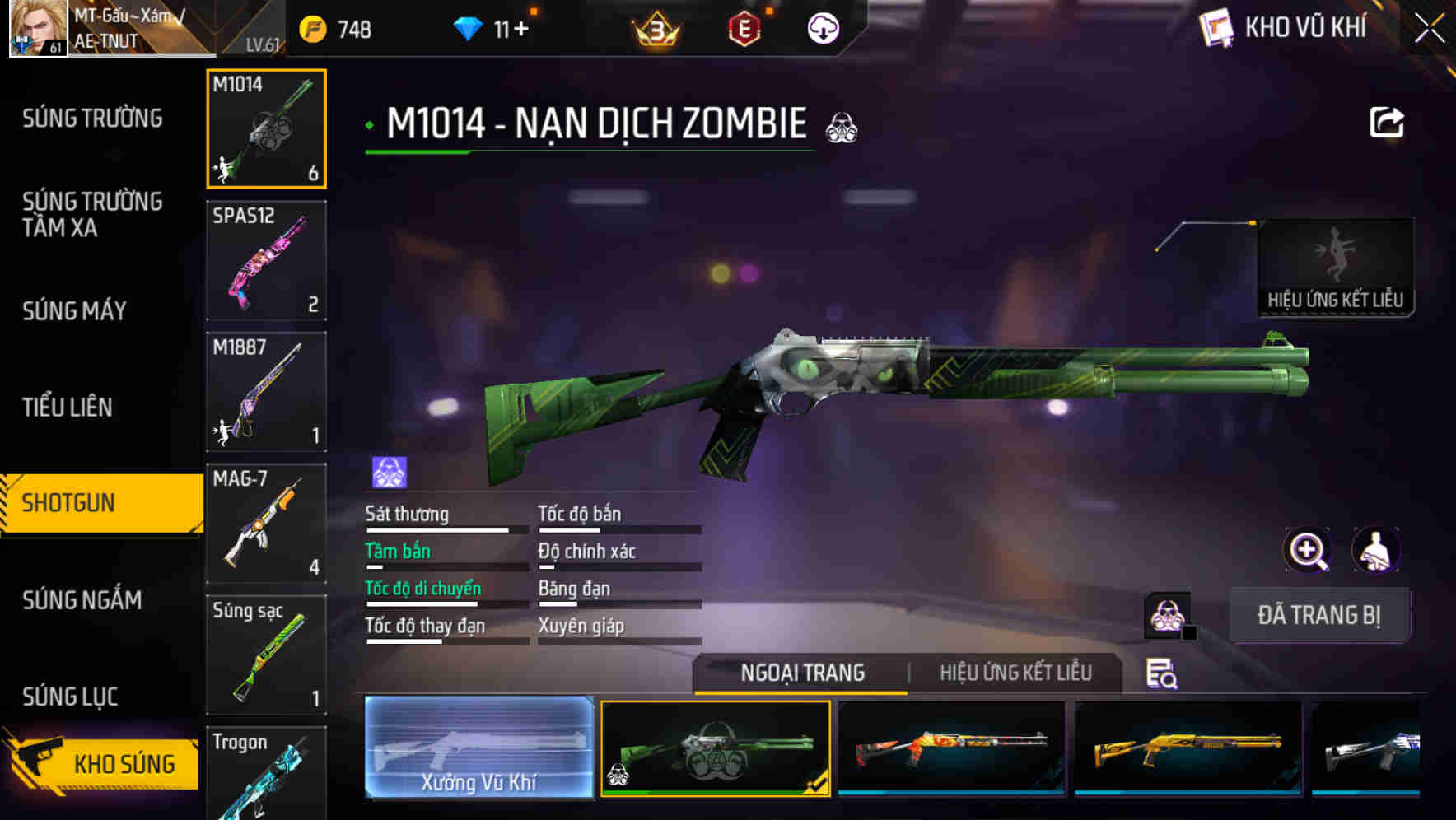Click the ĐÃ TRANG BỊ equipped button
This screenshot has width=1456, height=820.
coord(1321,615)
